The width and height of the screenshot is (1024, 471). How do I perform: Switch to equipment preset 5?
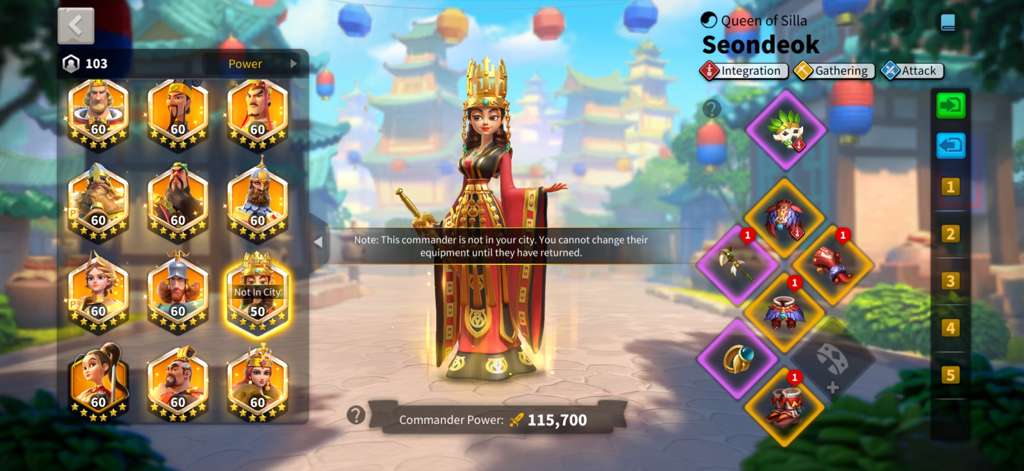[950, 375]
